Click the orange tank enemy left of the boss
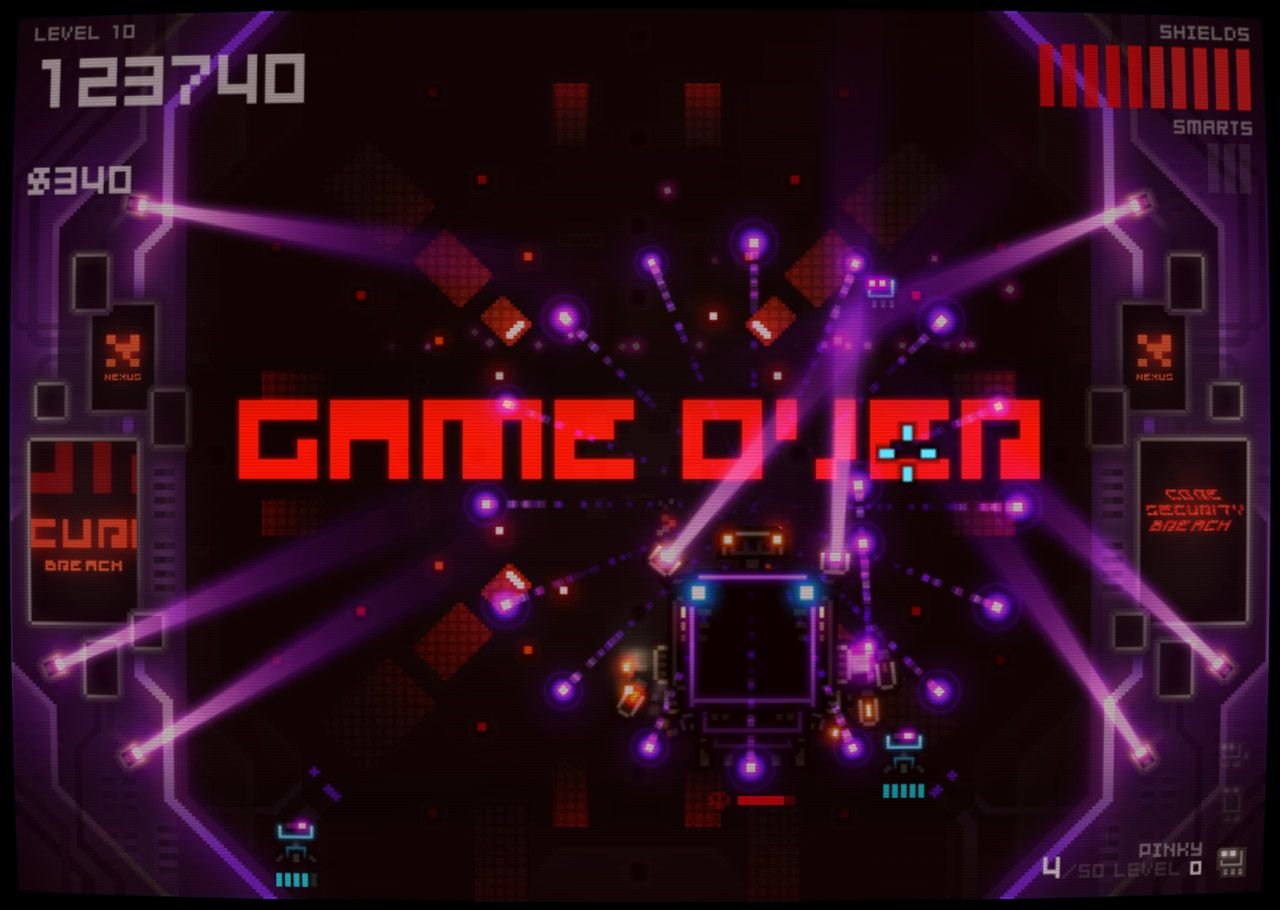The image size is (1280, 910). [631, 697]
